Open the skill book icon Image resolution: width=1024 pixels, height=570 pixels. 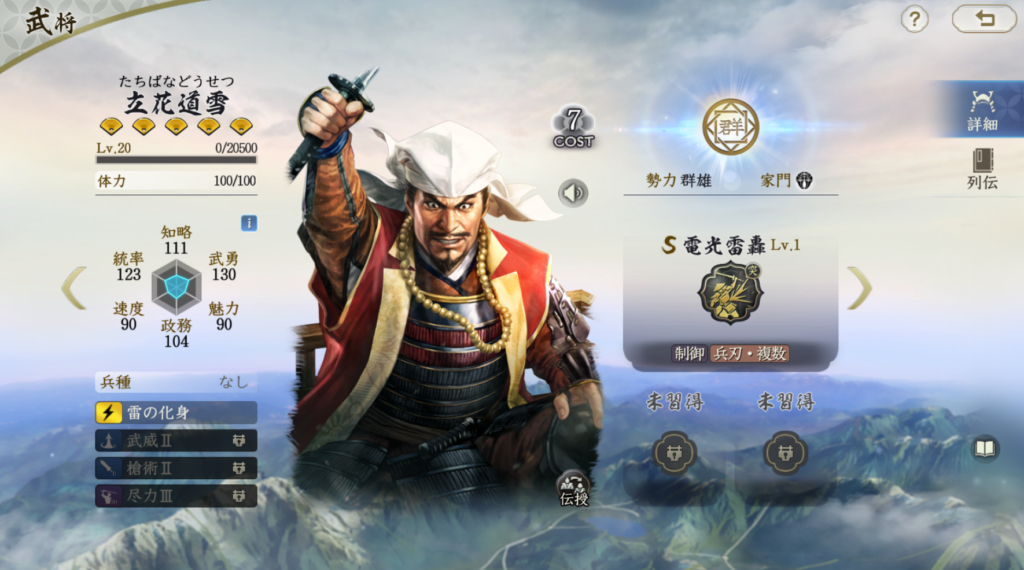(x=984, y=448)
